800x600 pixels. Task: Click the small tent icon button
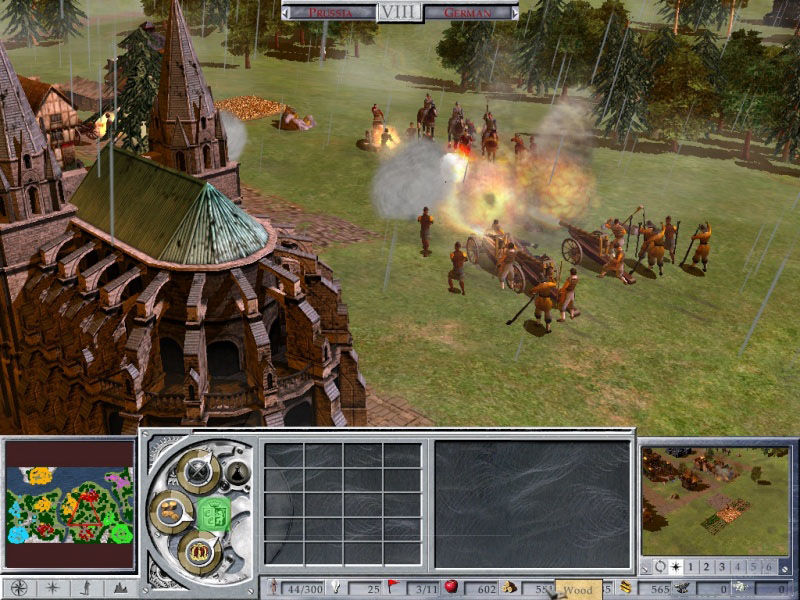(237, 473)
